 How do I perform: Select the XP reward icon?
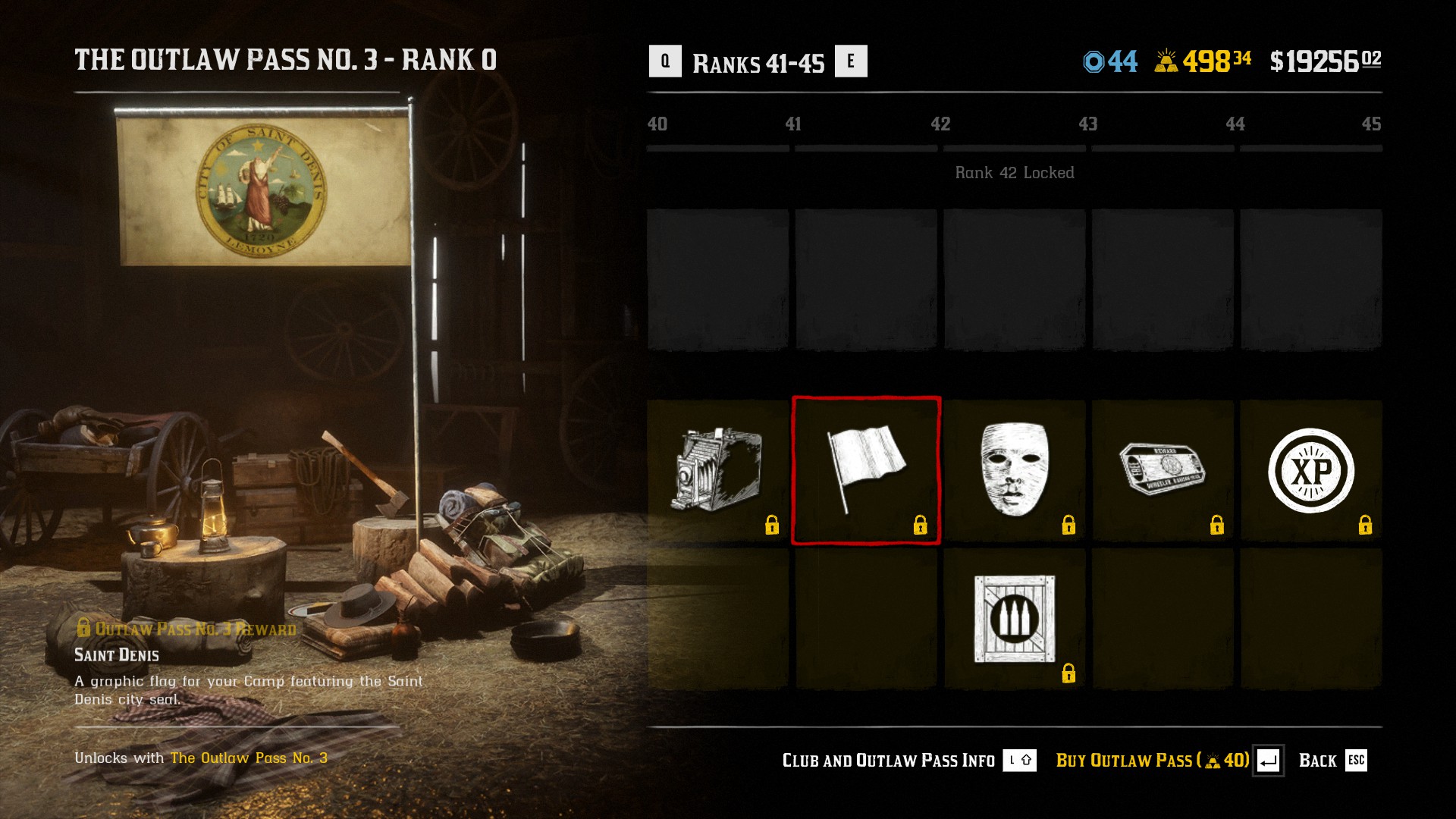pos(1311,469)
